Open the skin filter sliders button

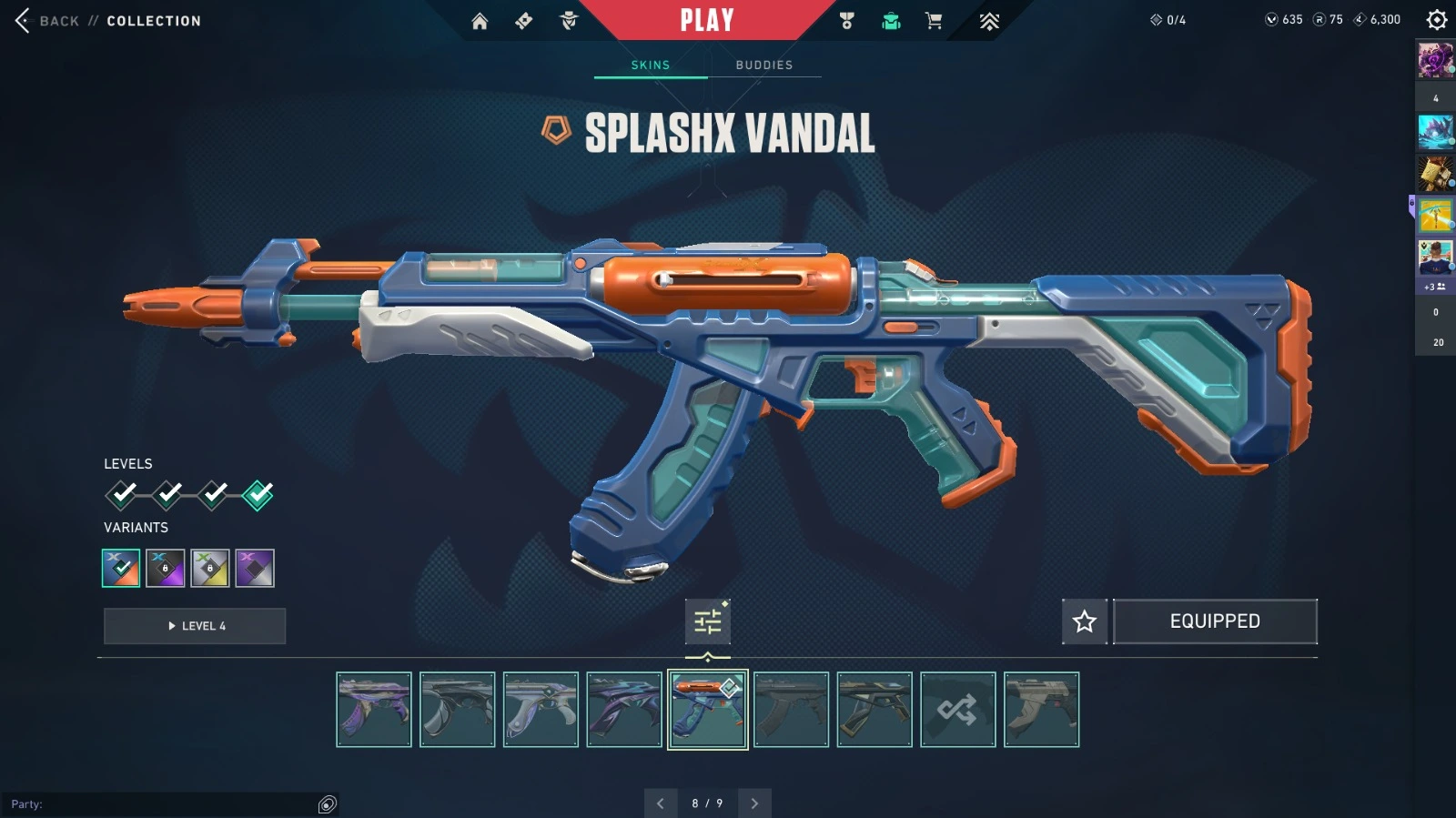point(707,621)
